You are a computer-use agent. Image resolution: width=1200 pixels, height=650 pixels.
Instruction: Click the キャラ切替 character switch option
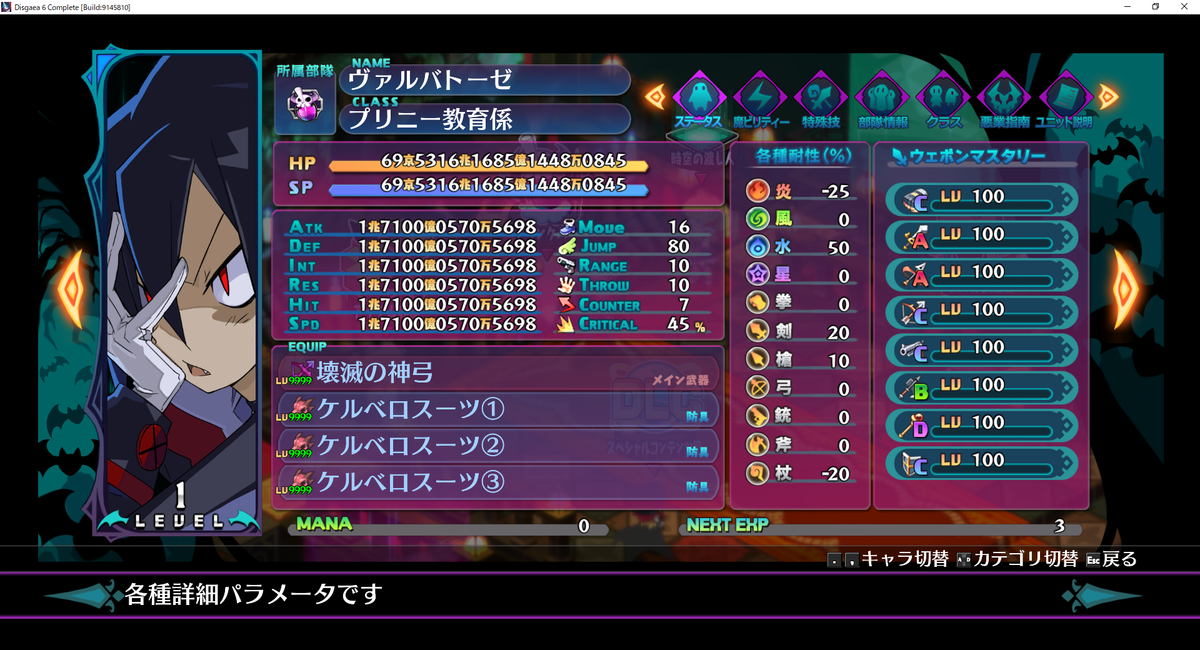point(890,559)
